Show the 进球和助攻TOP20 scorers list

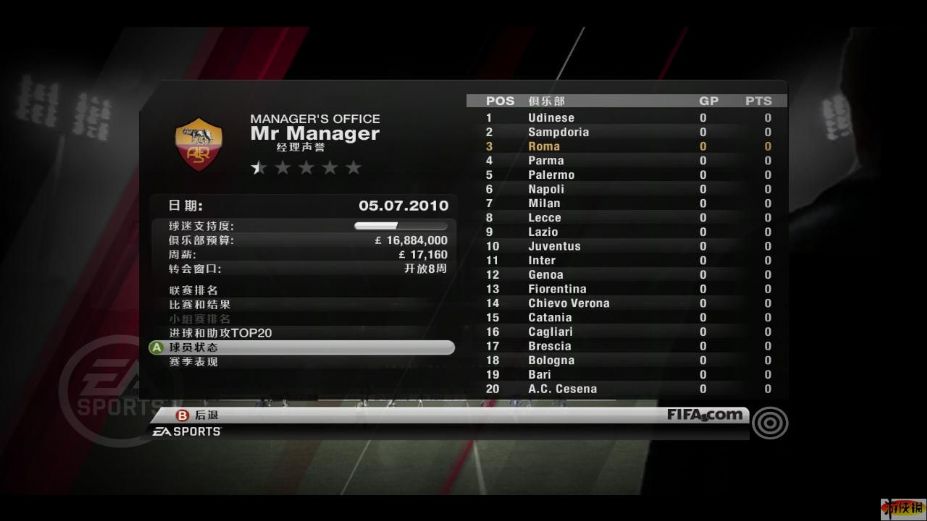click(x=220, y=333)
